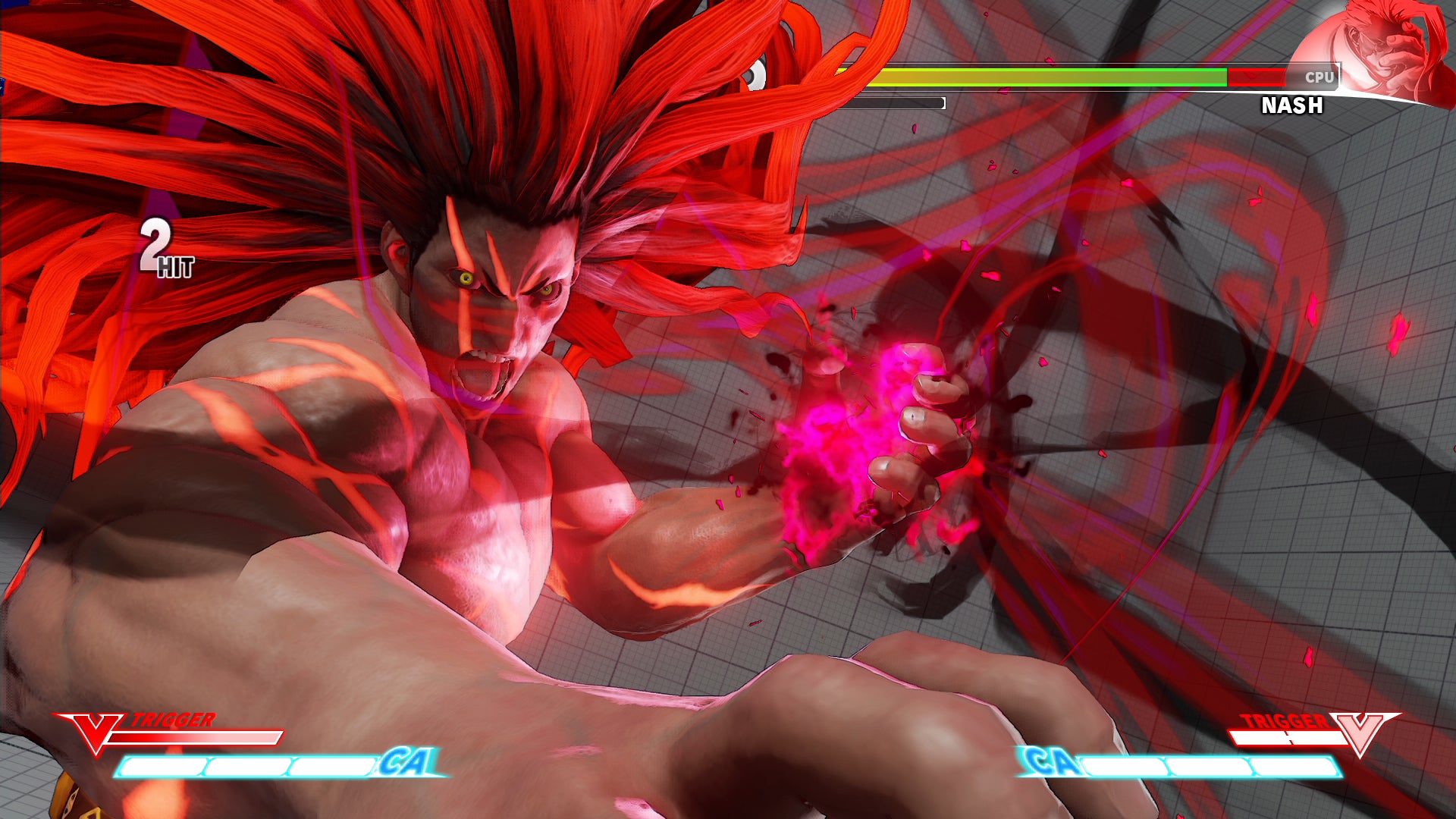Click the CPU badge next to the health bar
The height and width of the screenshot is (819, 1456).
pyautogui.click(x=1321, y=76)
